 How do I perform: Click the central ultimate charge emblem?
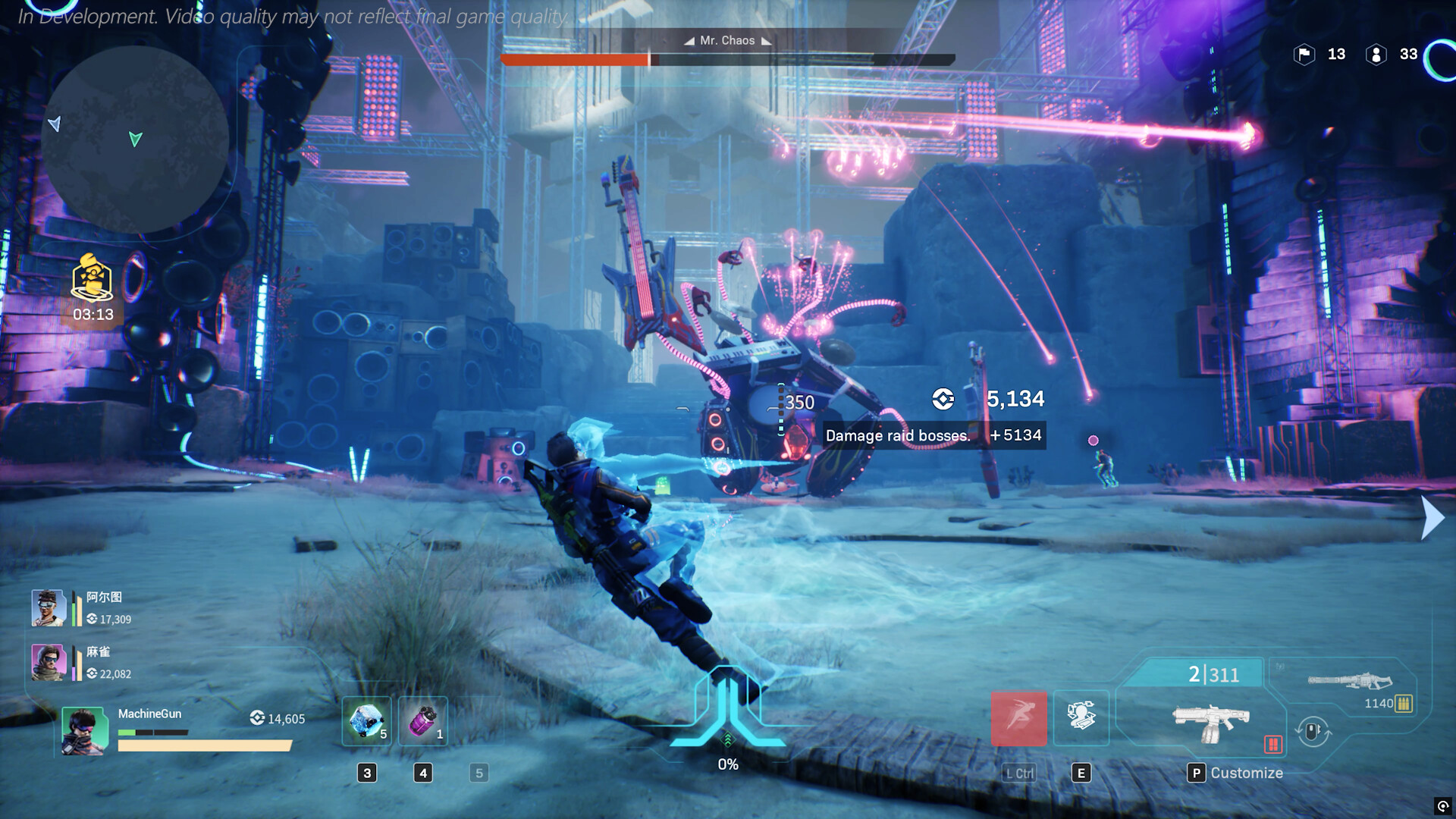727,709
